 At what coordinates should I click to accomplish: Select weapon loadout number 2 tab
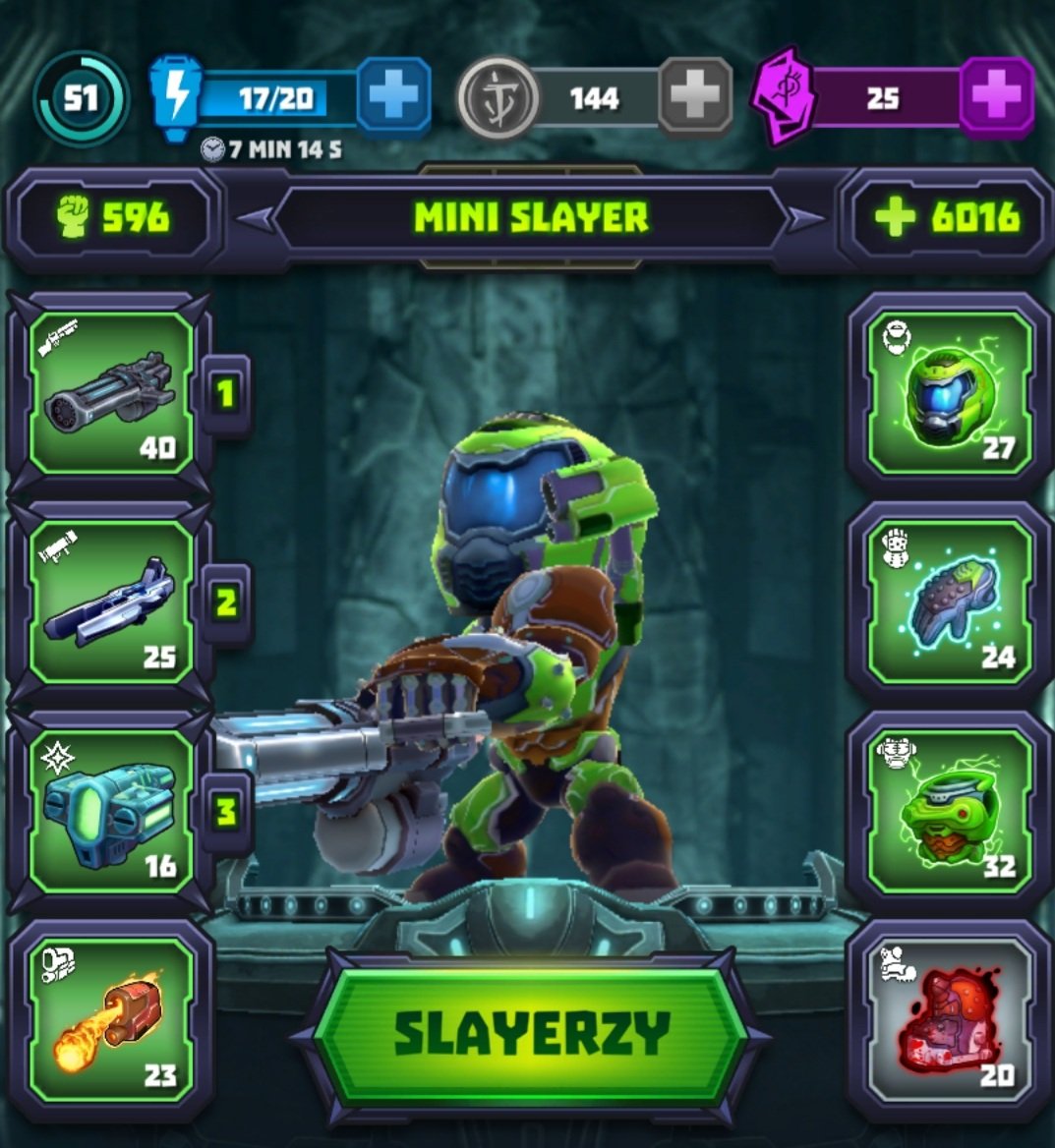click(x=226, y=603)
